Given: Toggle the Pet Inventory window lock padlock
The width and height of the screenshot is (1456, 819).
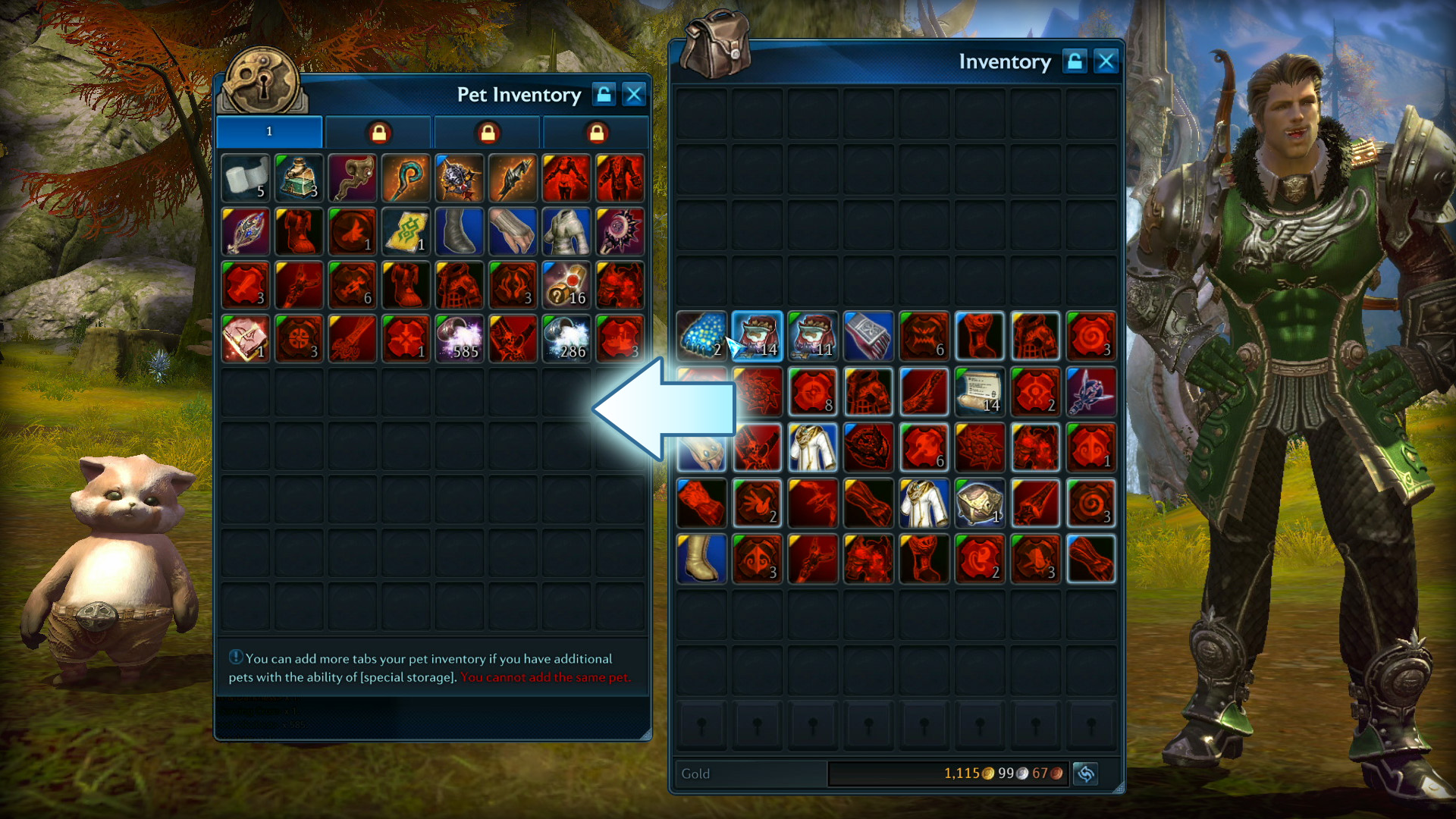Looking at the screenshot, I should coord(604,94).
